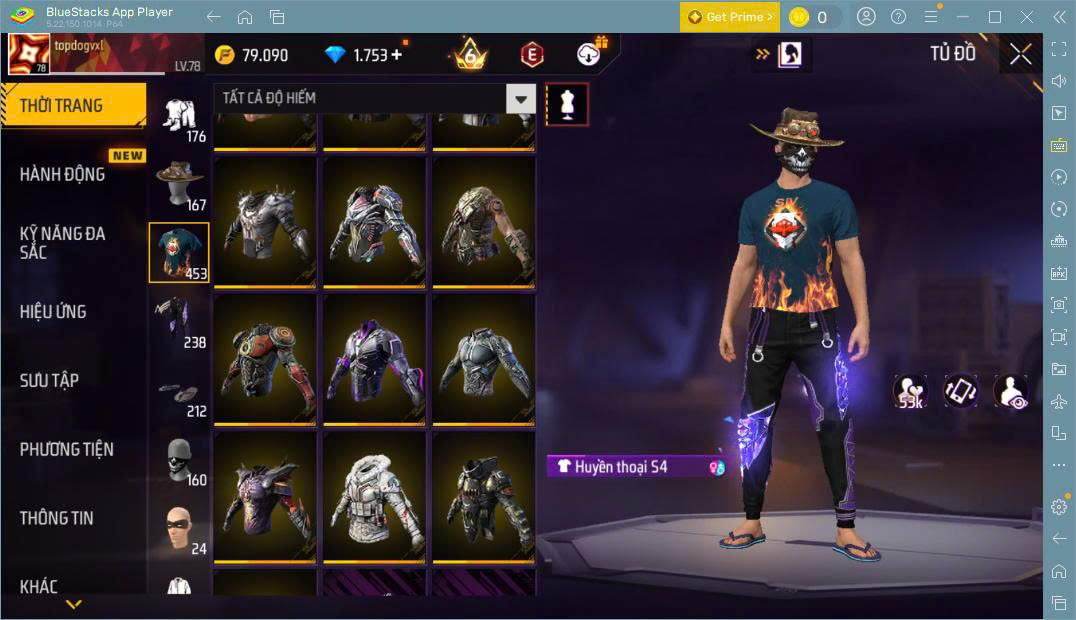
Task: Toggle the eye character visibility icon
Action: click(1010, 392)
